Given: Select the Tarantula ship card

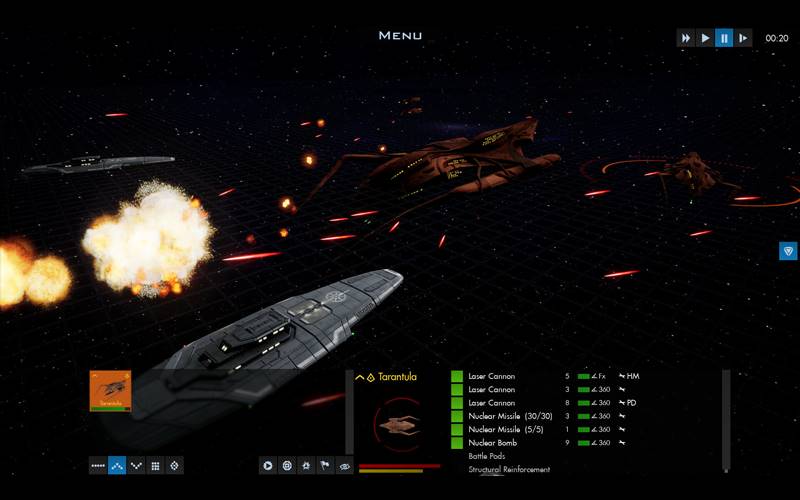Looking at the screenshot, I should [110, 390].
